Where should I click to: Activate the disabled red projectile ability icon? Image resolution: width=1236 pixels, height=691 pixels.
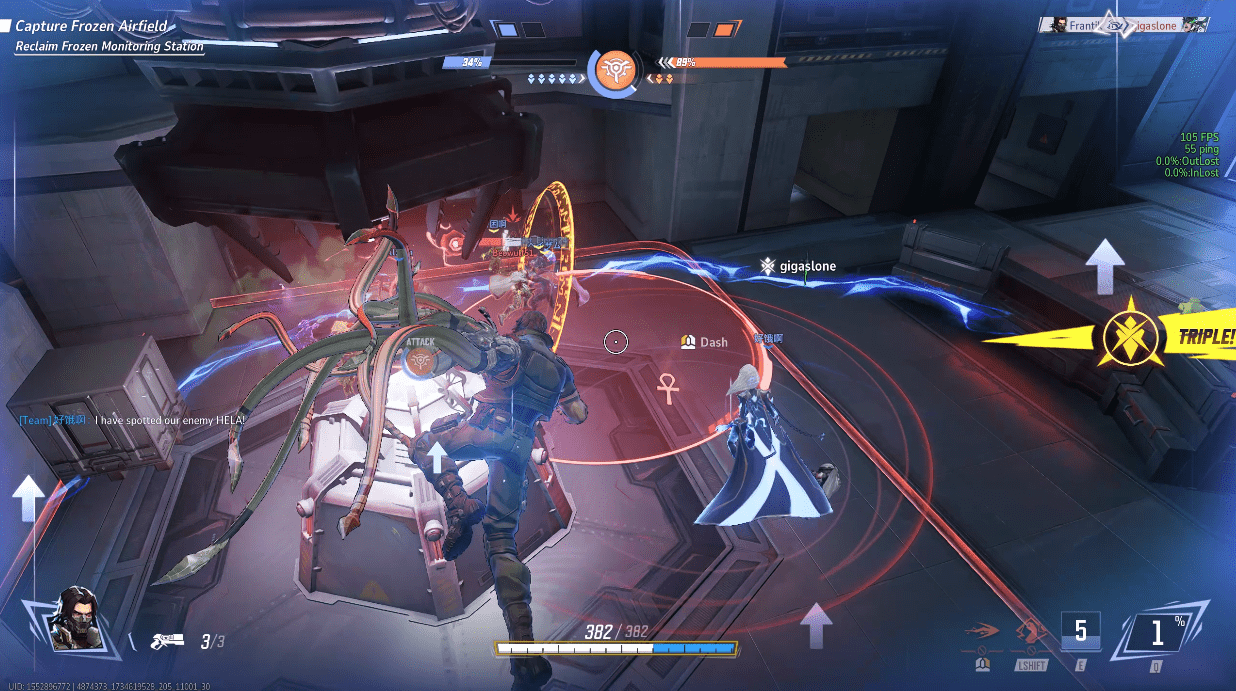[x=982, y=634]
